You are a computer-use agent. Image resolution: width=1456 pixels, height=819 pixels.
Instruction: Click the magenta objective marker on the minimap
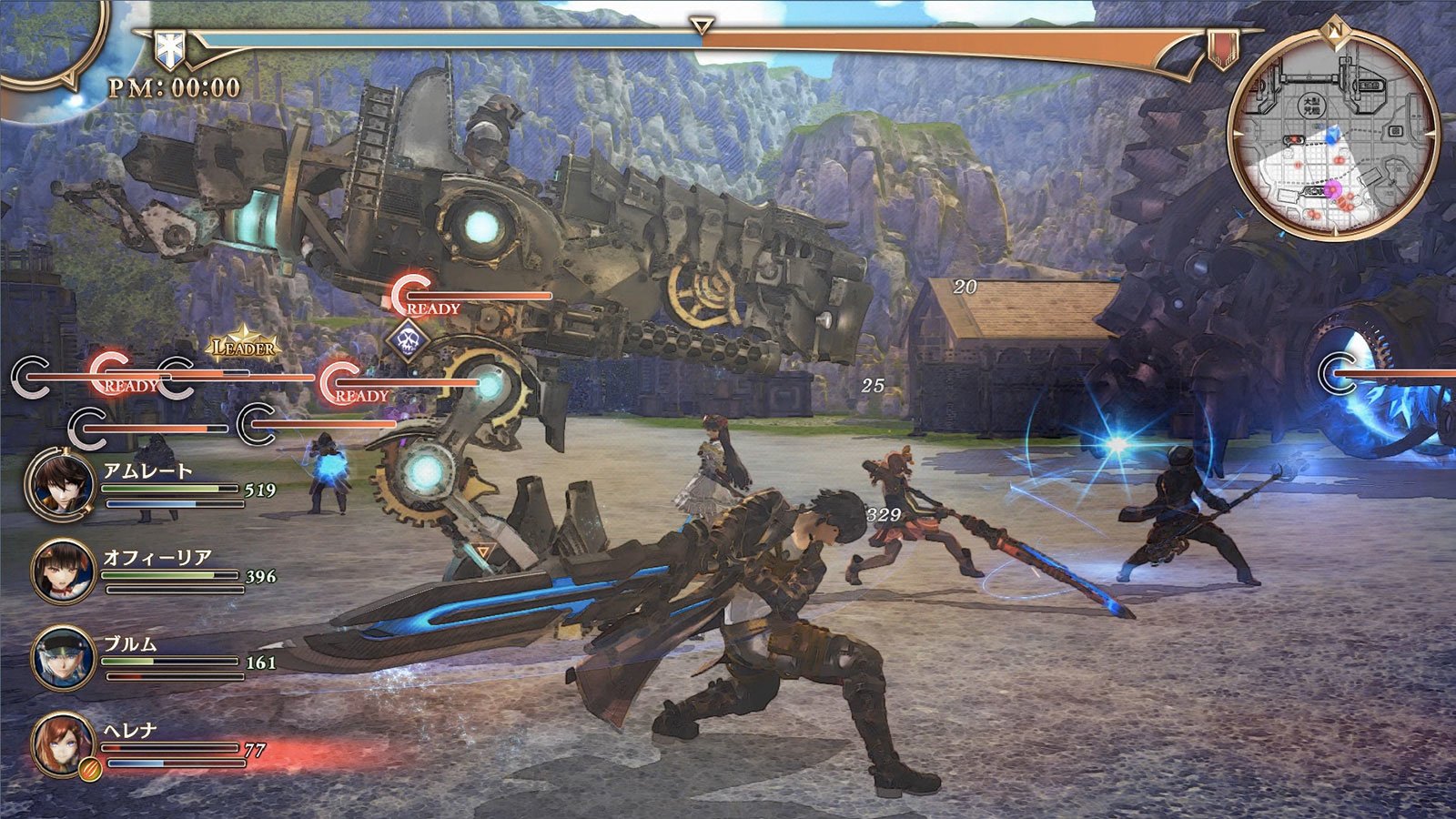click(1333, 188)
